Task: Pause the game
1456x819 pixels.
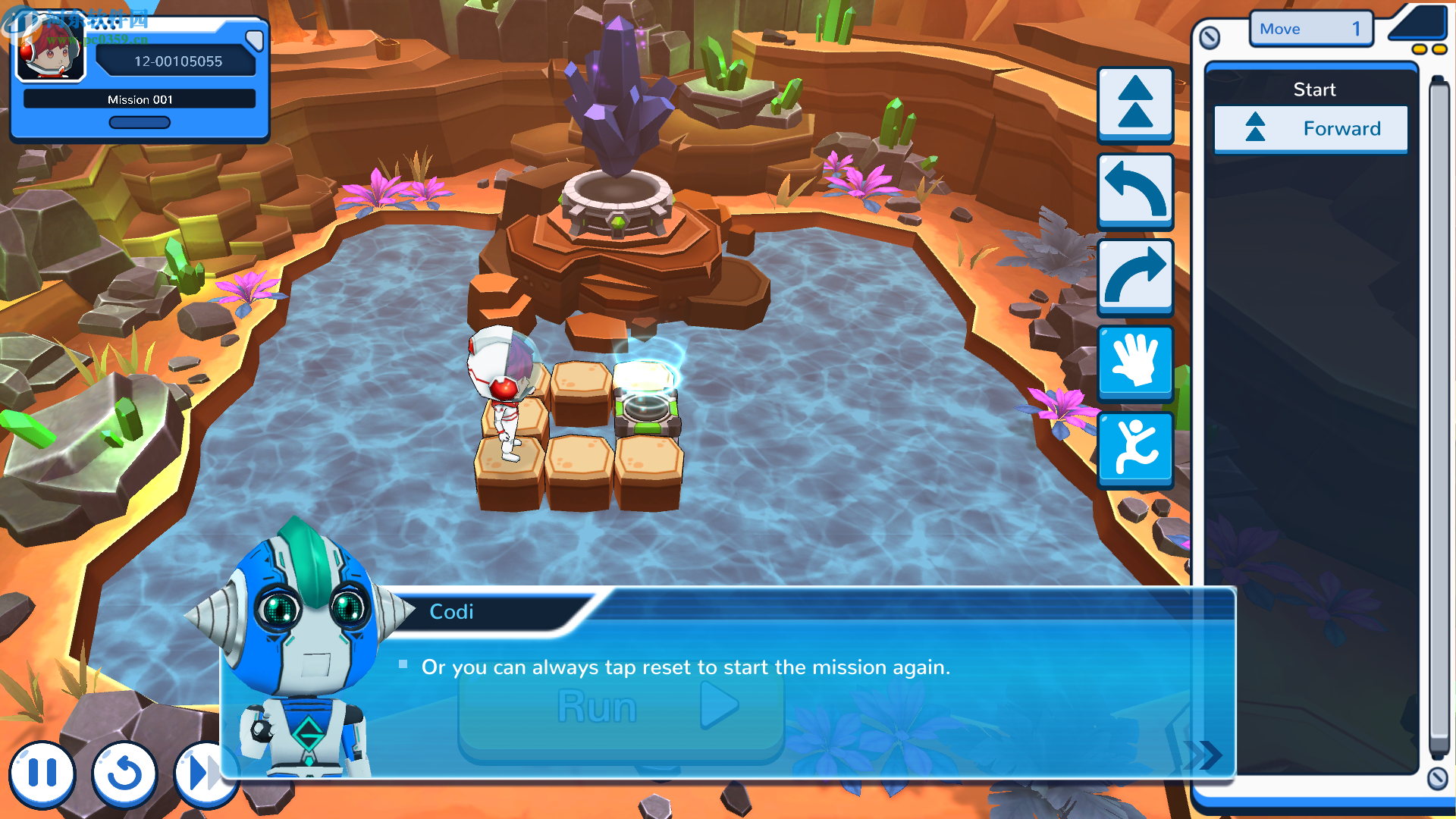Action: (42, 773)
